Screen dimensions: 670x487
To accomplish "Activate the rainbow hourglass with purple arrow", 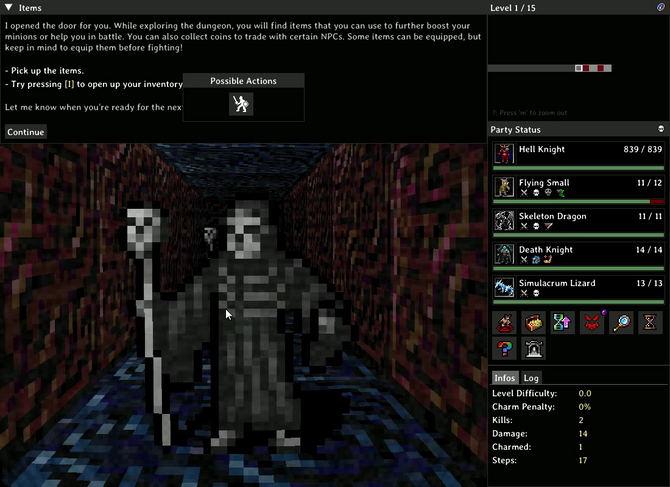I will (563, 322).
